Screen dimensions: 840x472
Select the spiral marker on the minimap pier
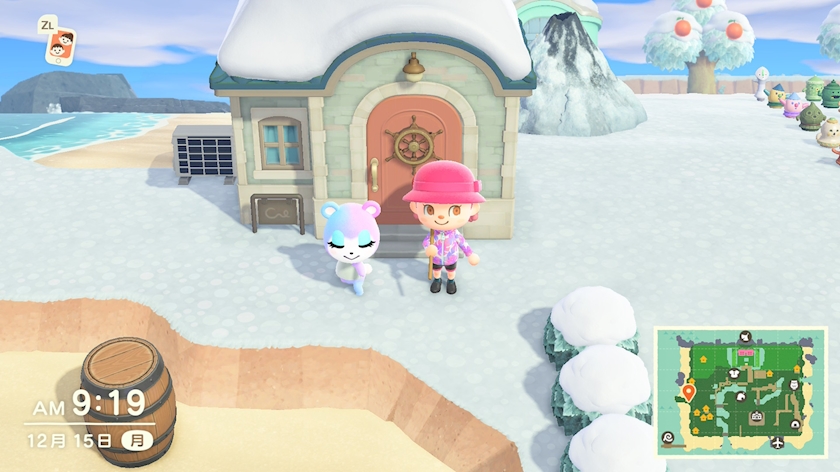[668, 437]
